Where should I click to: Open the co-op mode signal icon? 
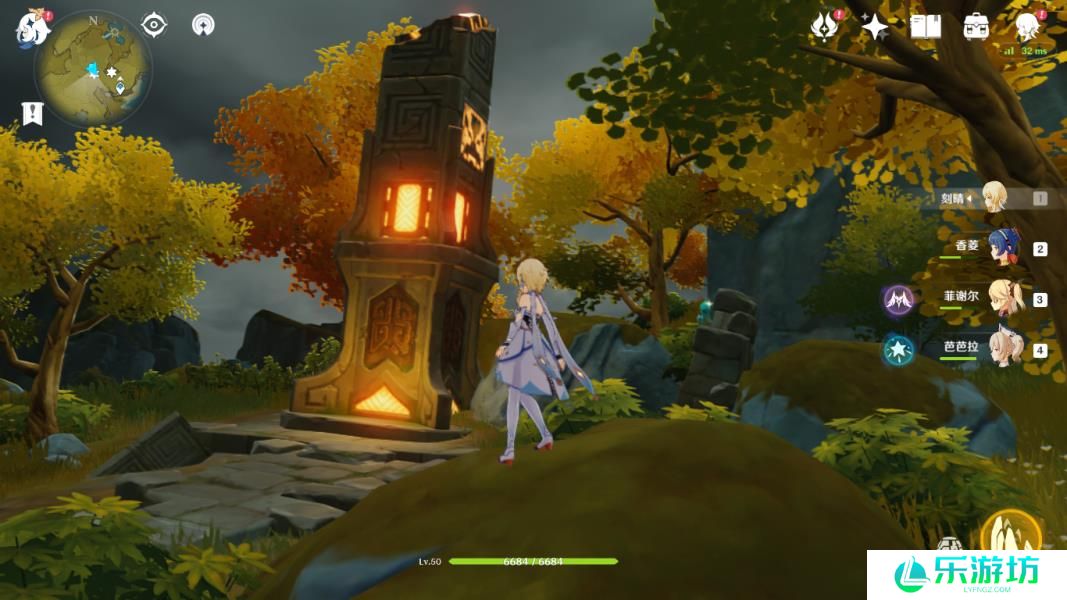tap(203, 24)
